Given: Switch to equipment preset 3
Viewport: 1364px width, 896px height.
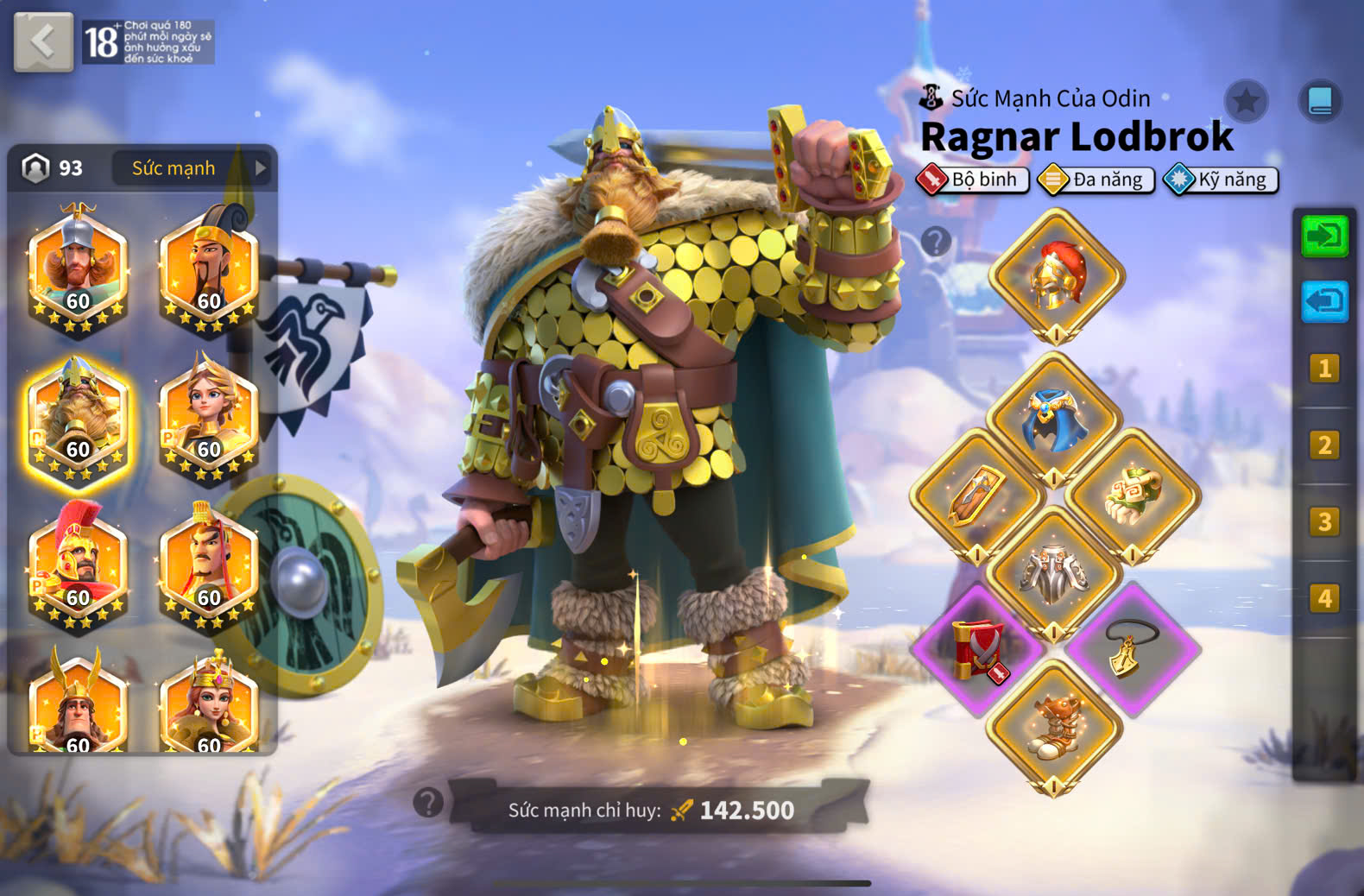Looking at the screenshot, I should (1324, 522).
